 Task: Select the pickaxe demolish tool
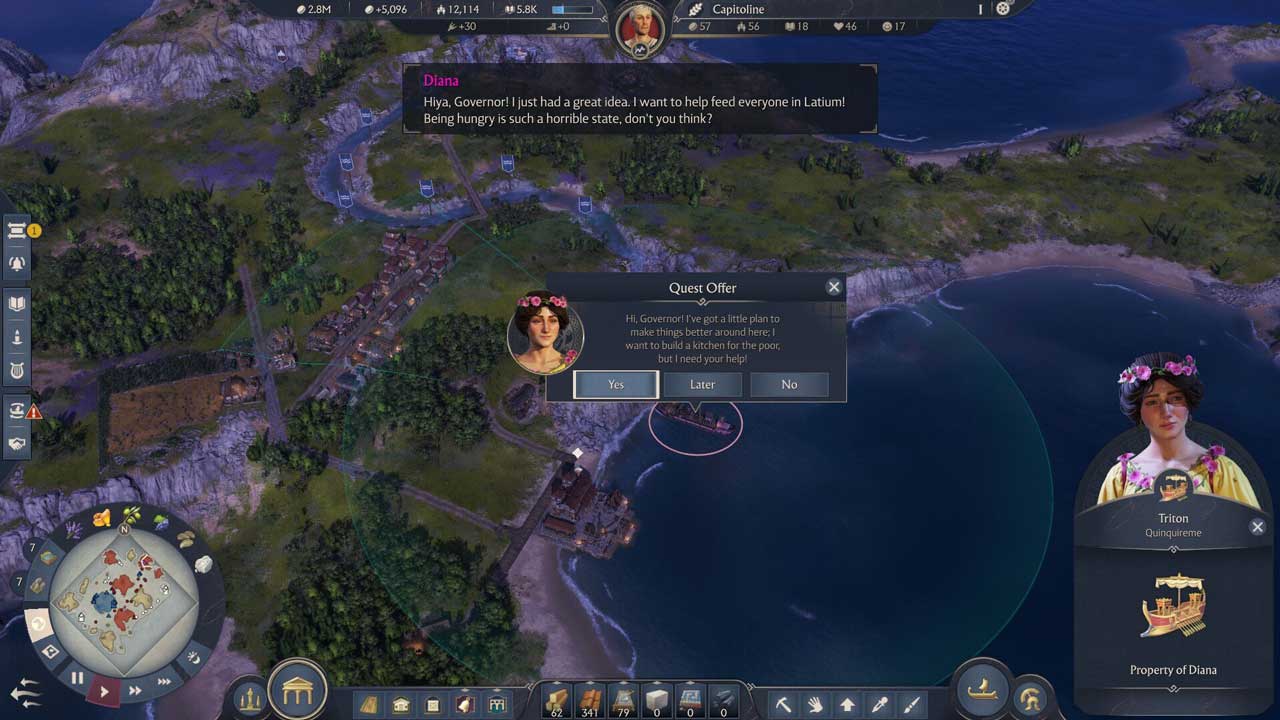(x=783, y=705)
